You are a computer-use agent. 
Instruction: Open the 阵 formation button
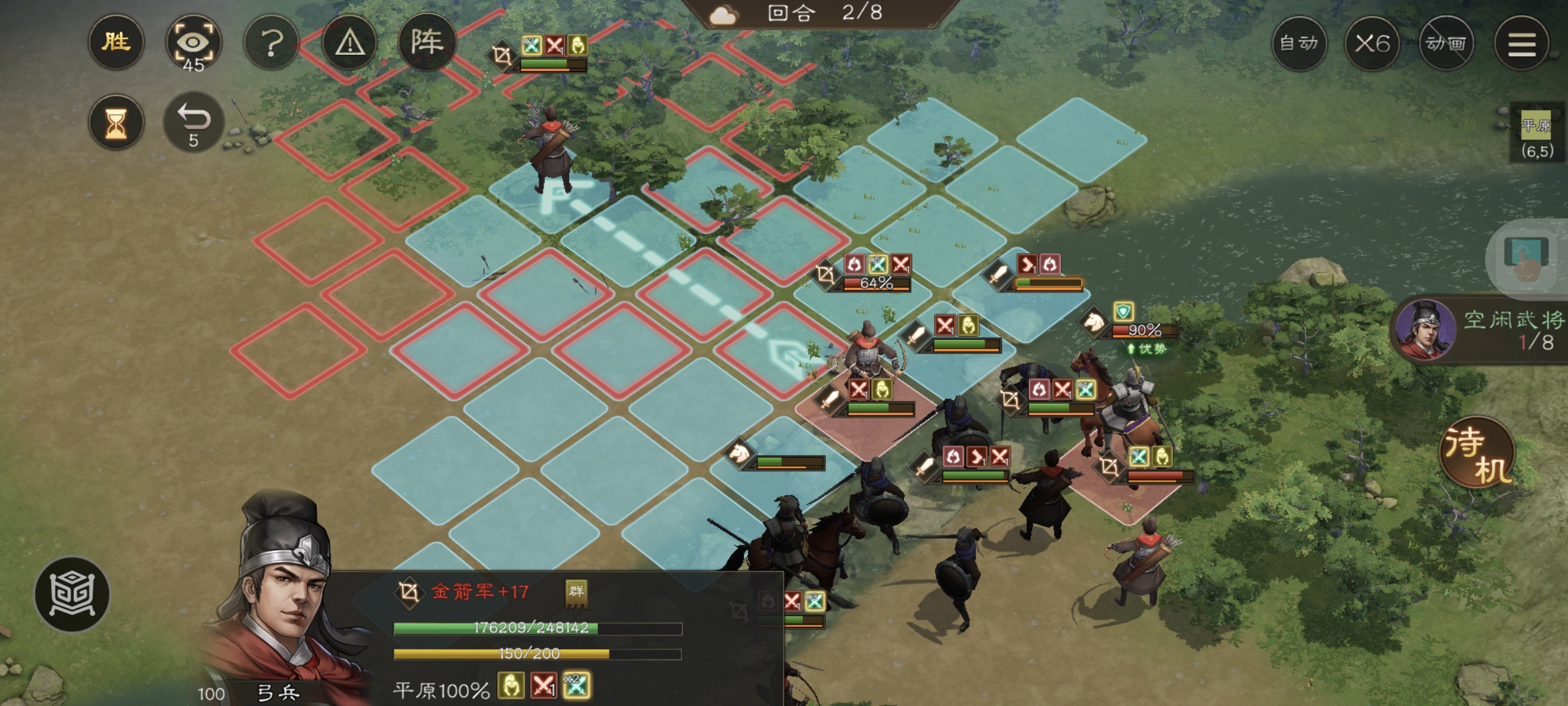pyautogui.click(x=427, y=42)
